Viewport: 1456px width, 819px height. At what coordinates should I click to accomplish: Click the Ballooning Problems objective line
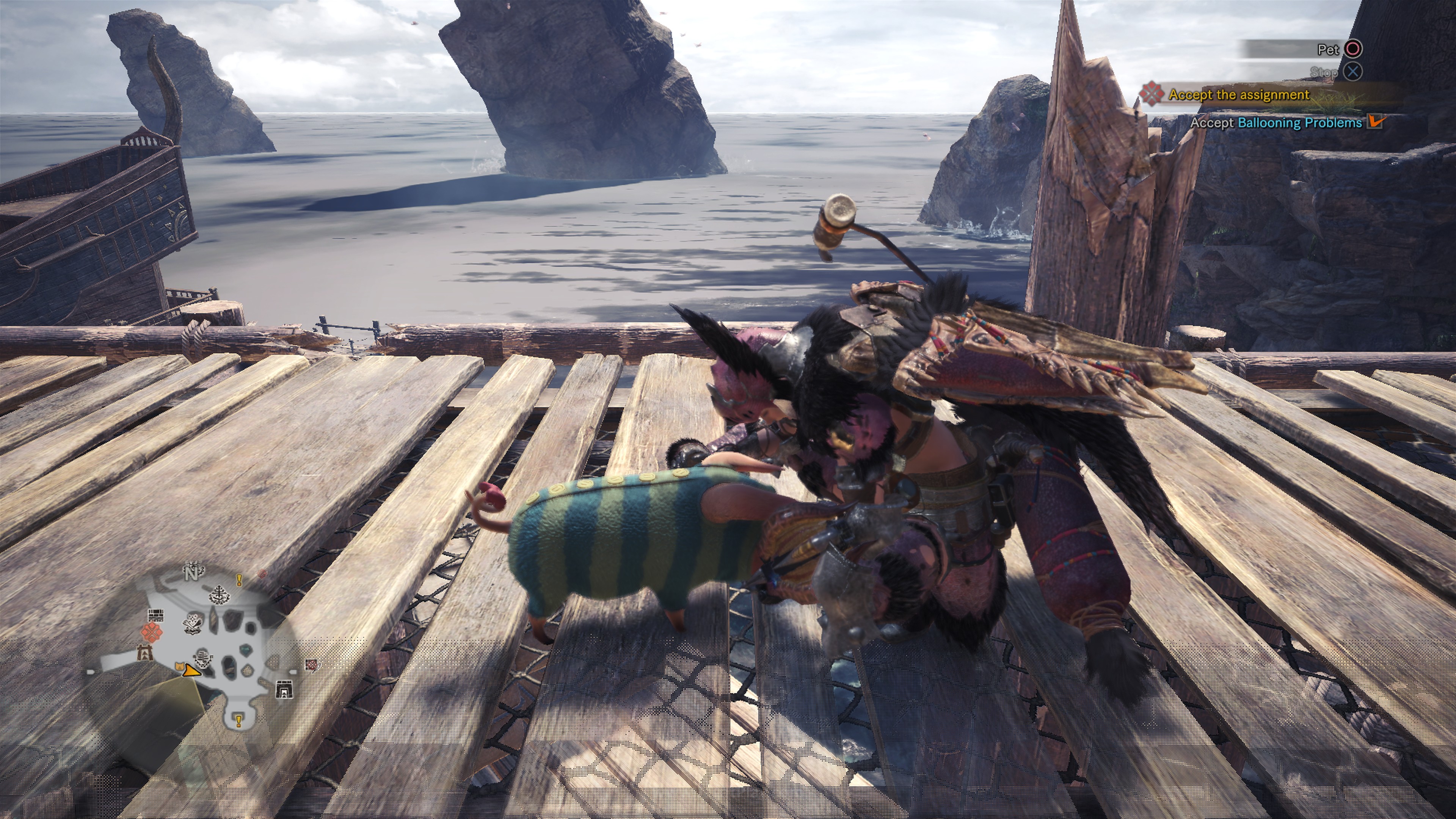click(1276, 122)
